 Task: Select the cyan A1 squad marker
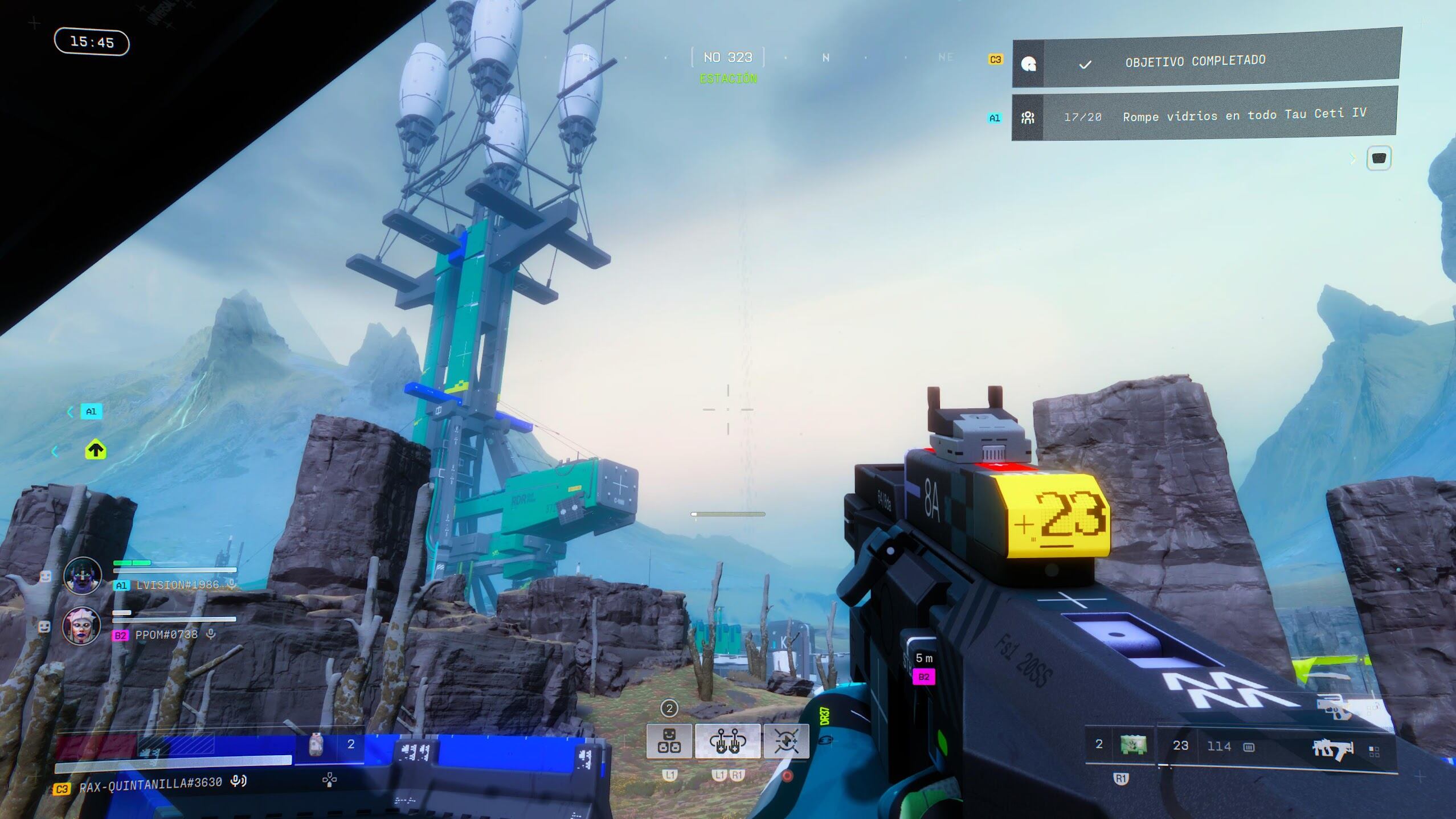pyautogui.click(x=91, y=411)
